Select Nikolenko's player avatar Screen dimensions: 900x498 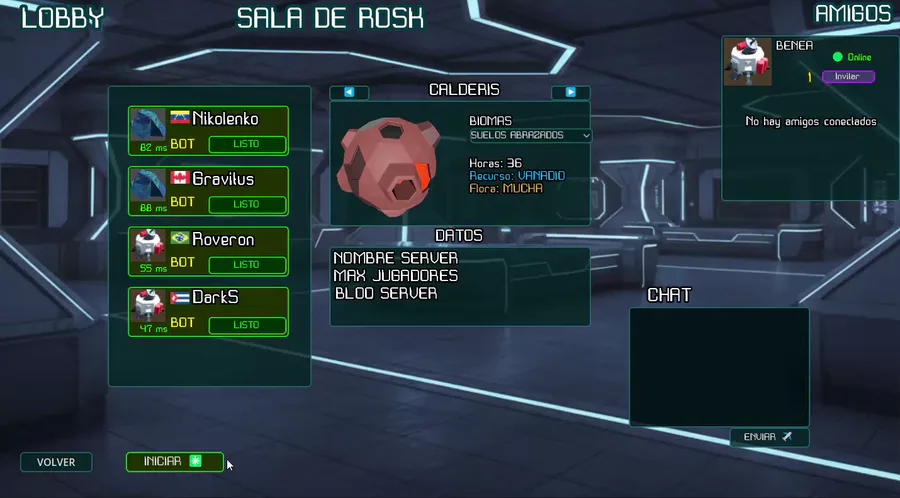coord(149,124)
